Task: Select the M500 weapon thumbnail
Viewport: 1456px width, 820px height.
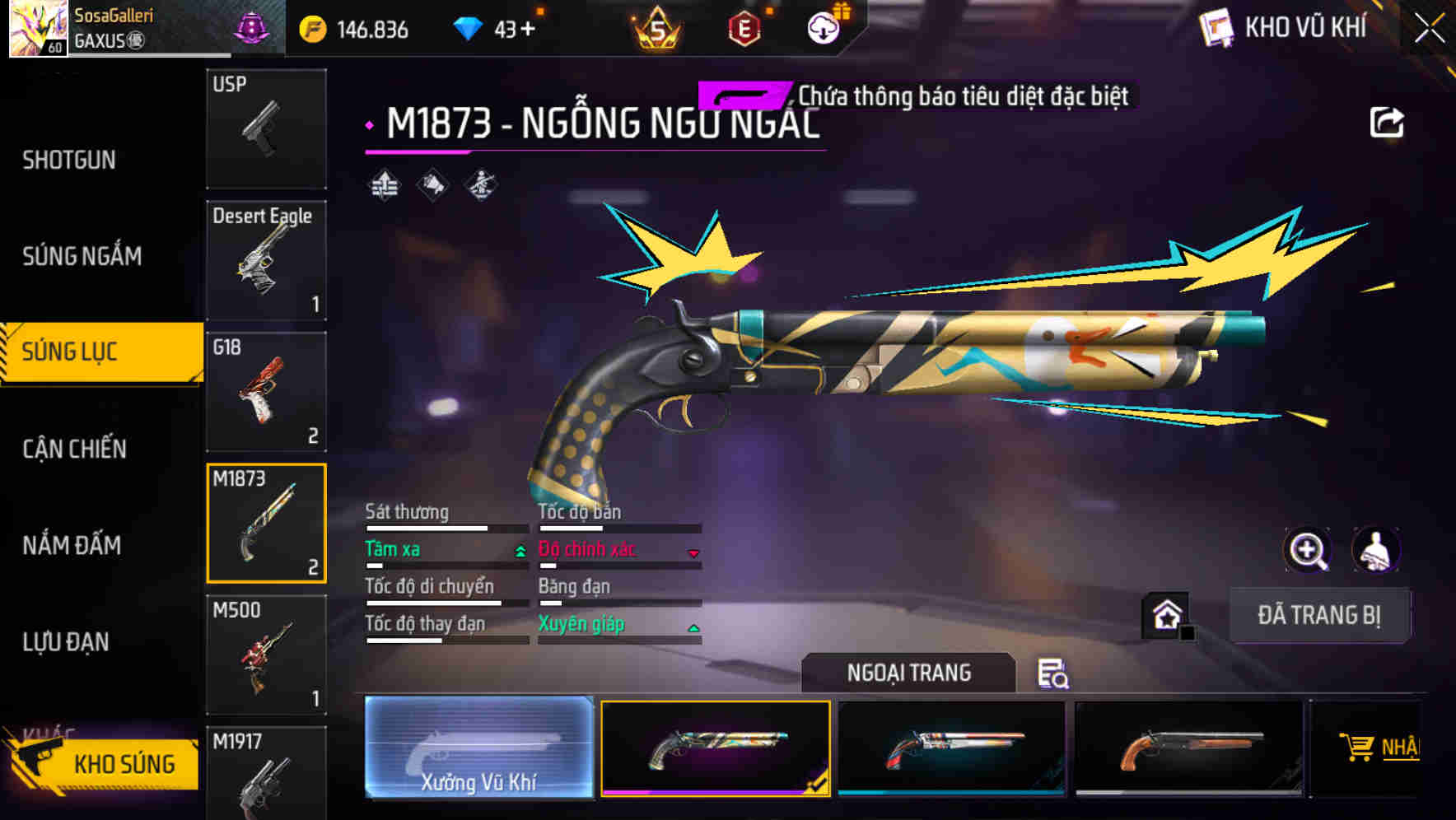Action: pyautogui.click(x=266, y=655)
